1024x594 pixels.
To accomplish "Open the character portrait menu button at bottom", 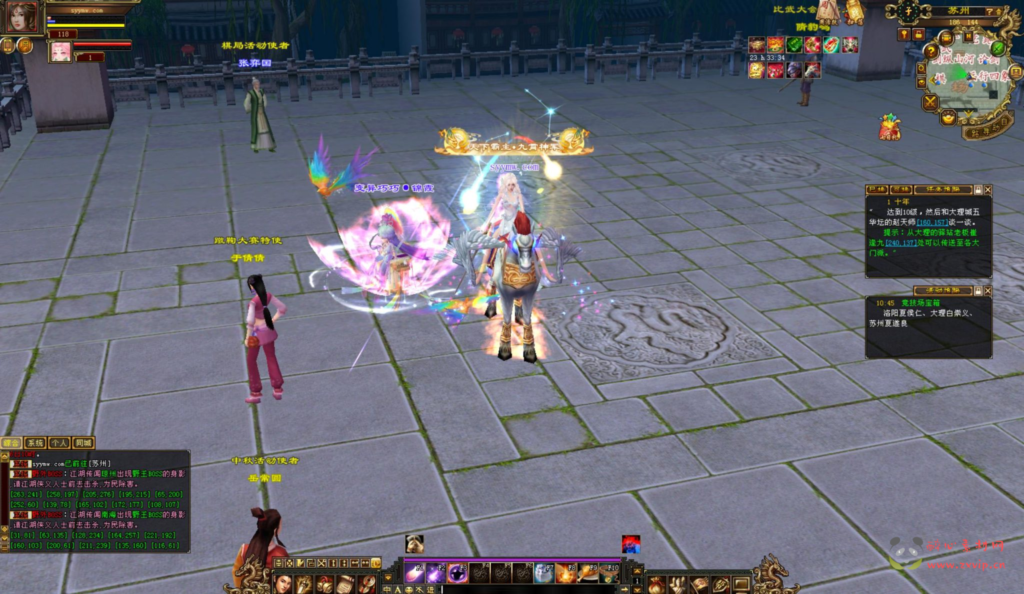I will pyautogui.click(x=284, y=584).
